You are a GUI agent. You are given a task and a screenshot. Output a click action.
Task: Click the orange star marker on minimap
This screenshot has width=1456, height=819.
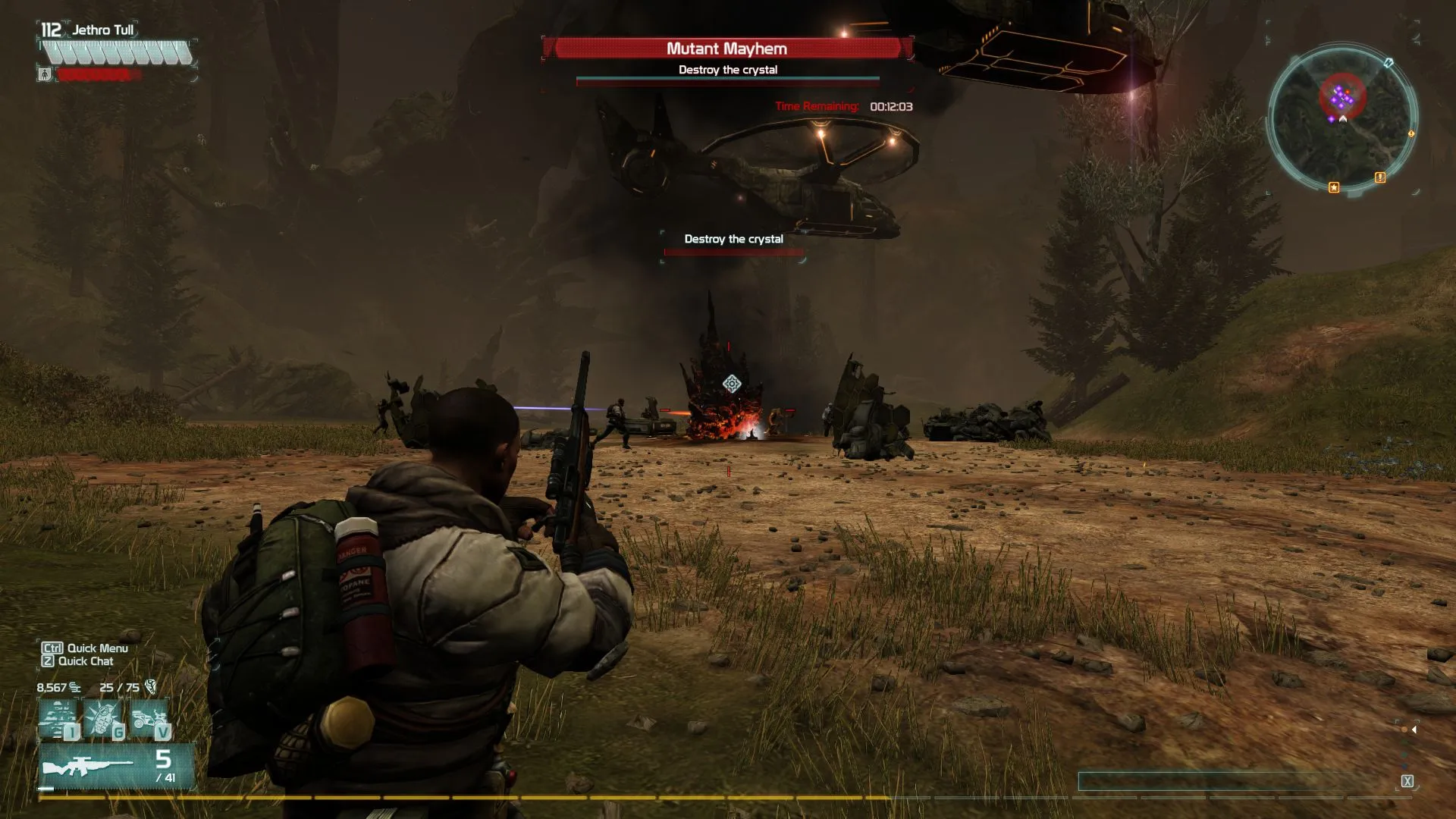click(1334, 187)
